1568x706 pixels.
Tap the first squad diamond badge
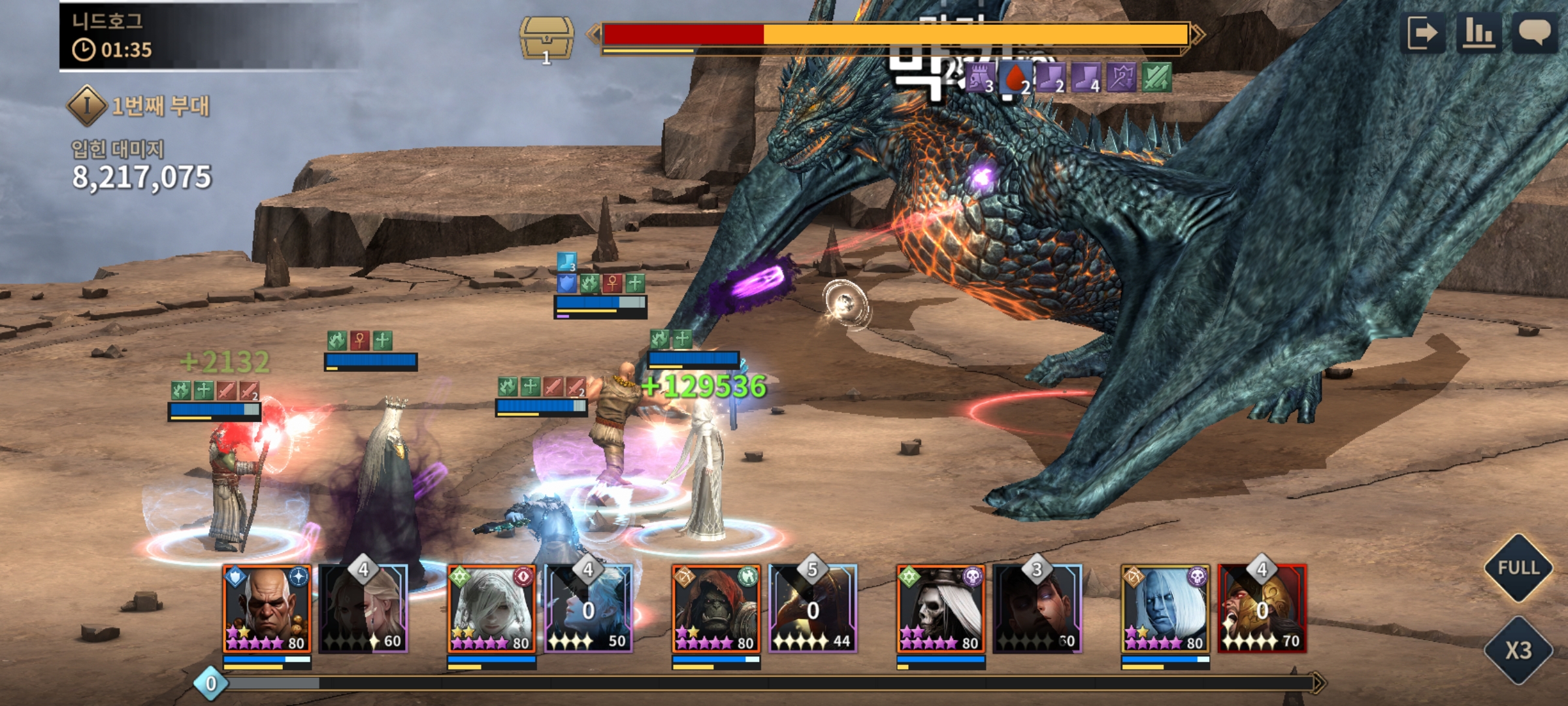(87, 105)
